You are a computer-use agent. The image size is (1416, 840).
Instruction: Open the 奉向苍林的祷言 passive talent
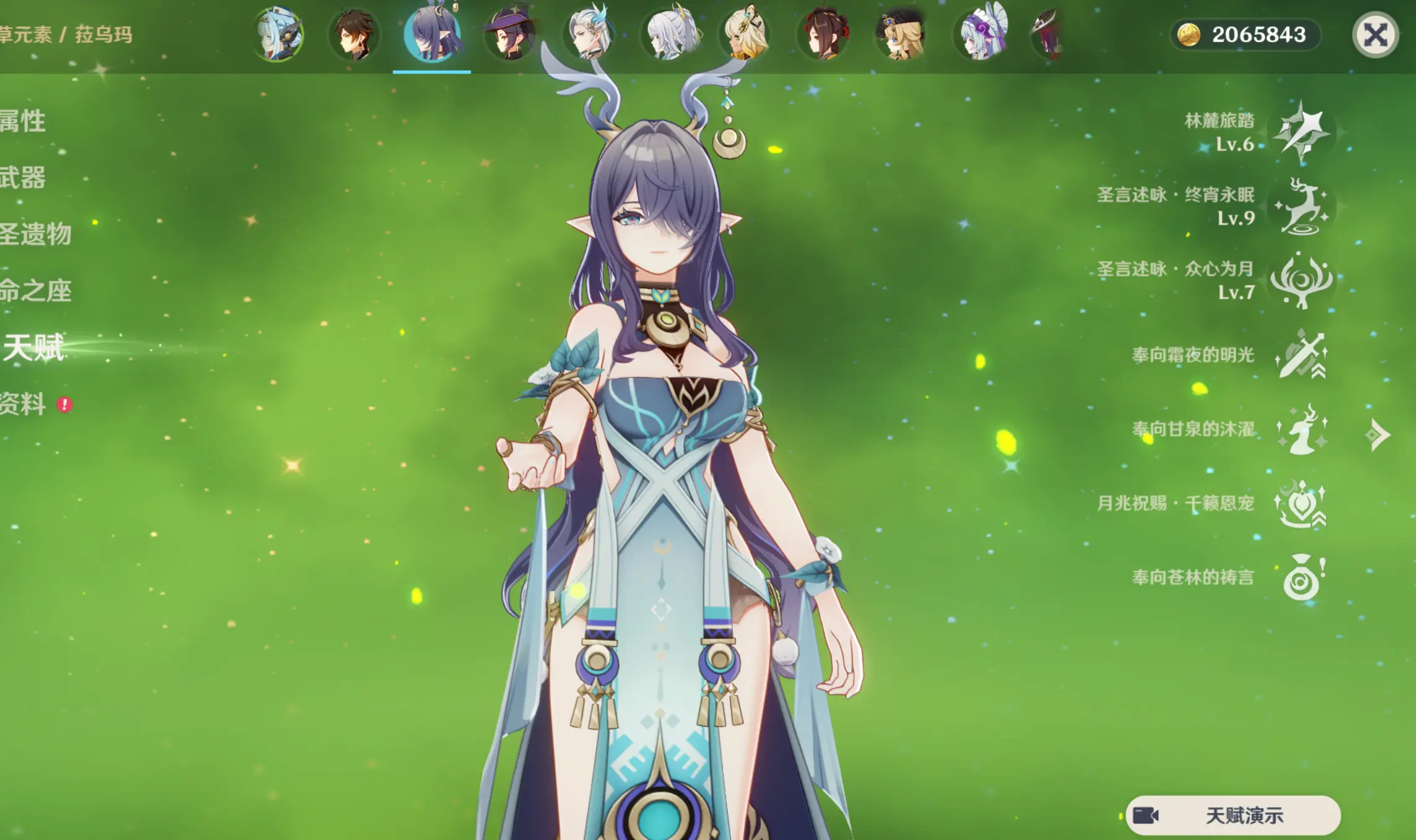point(1301,578)
